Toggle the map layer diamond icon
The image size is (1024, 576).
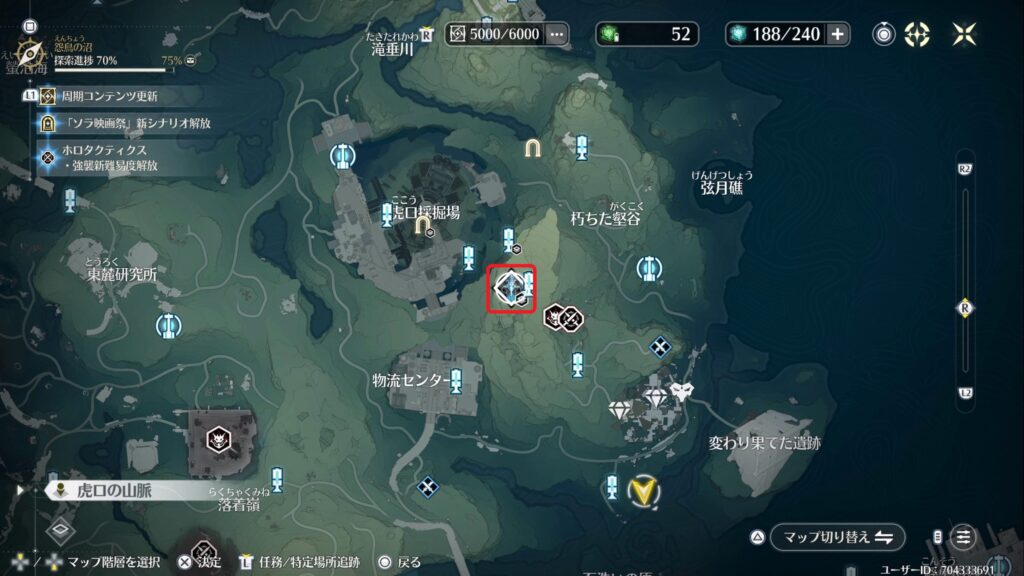(x=59, y=530)
